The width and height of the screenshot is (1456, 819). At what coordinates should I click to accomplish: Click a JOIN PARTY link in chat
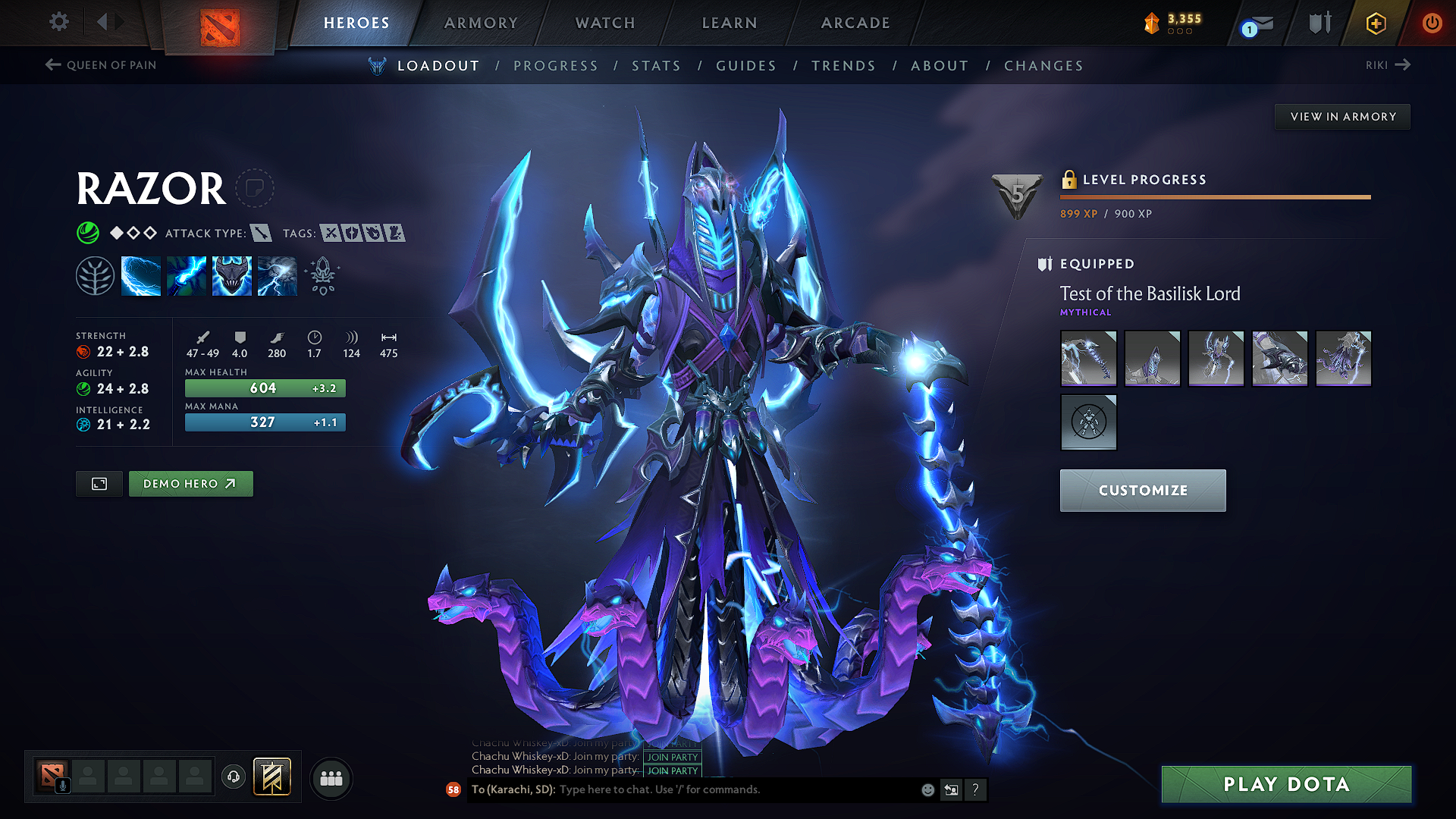671,758
